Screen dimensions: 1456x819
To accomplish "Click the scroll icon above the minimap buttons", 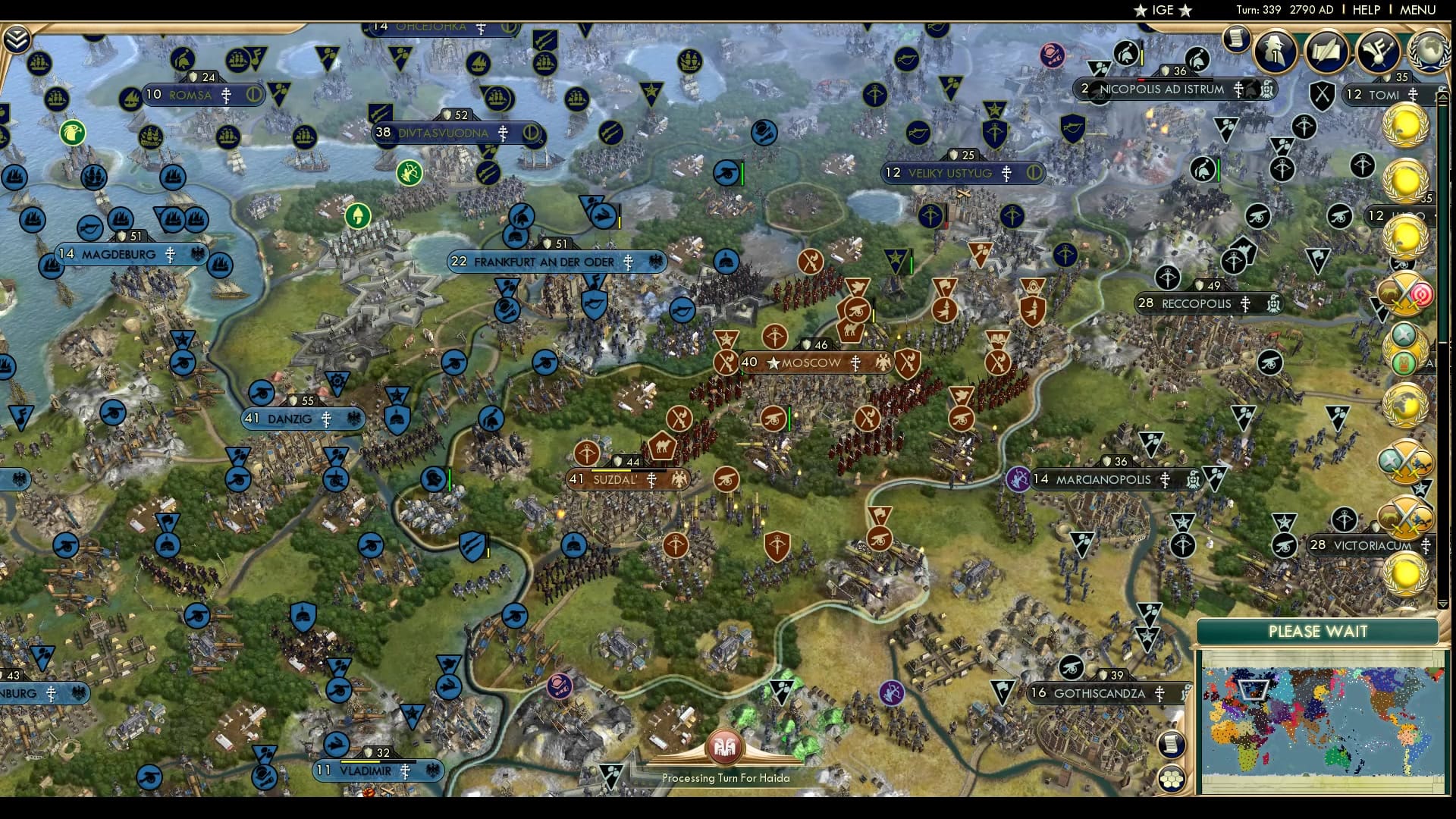I will (1172, 745).
